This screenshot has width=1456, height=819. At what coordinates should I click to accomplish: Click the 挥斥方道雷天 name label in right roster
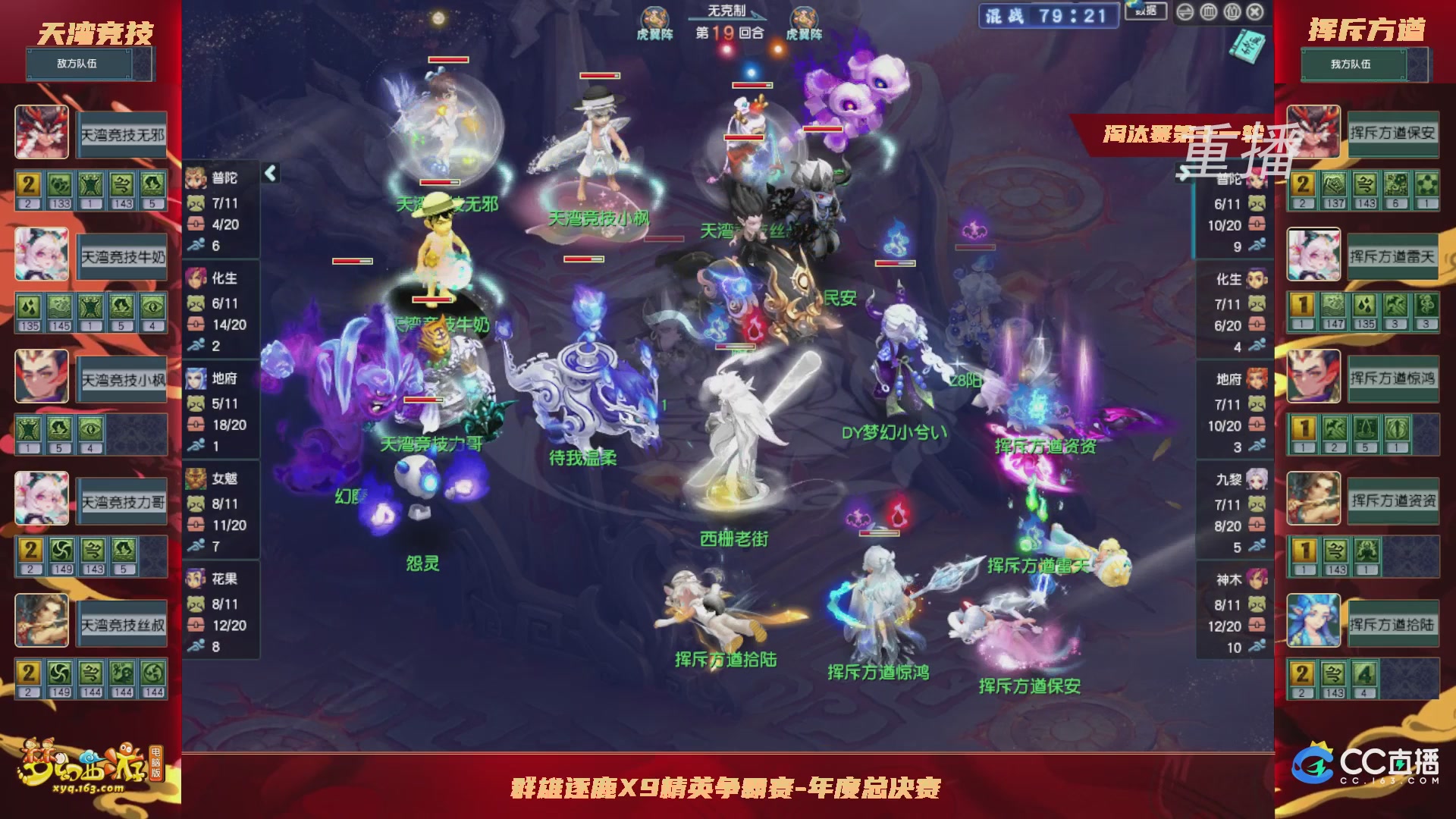point(1394,256)
